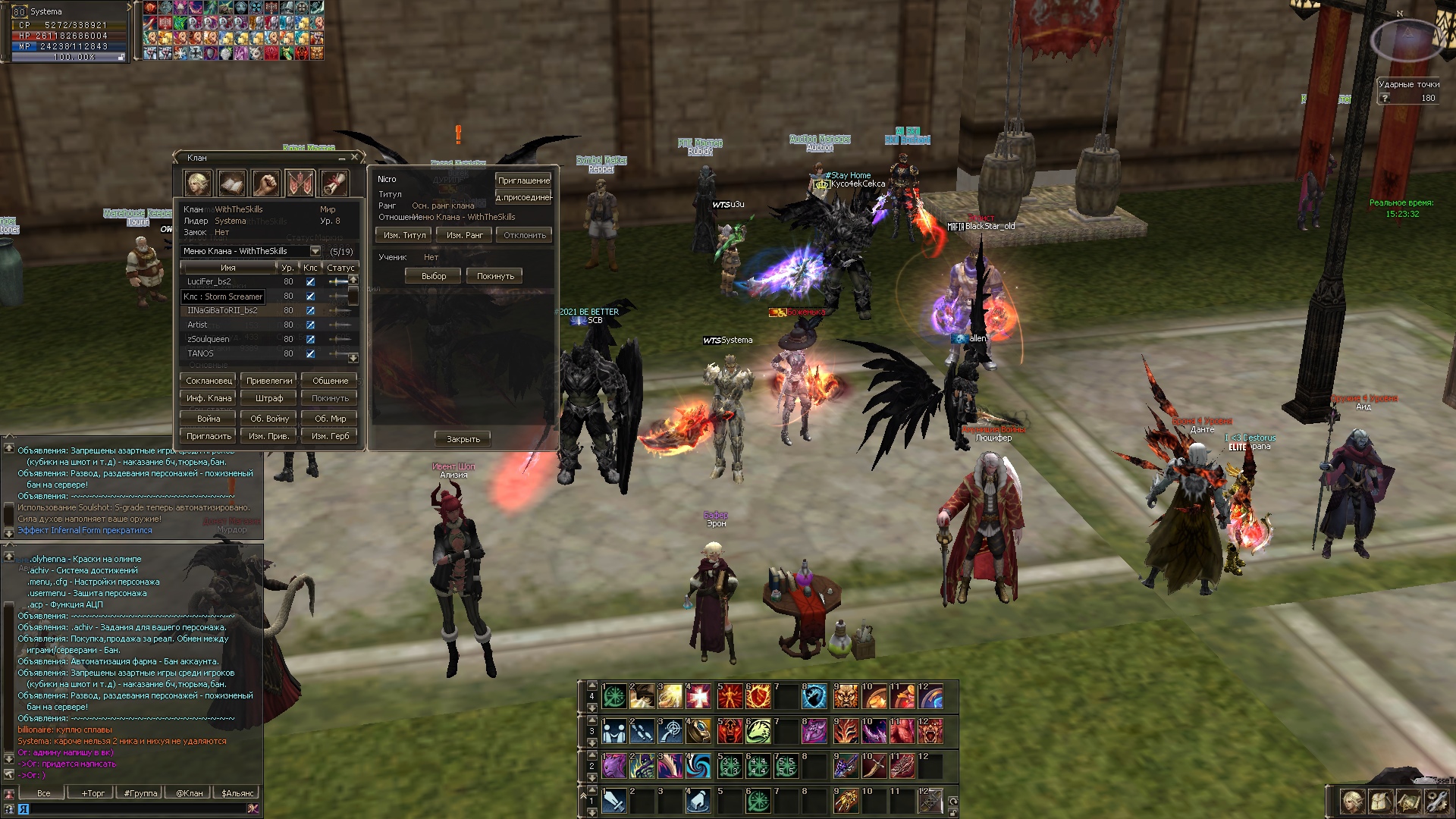Screen dimensions: 1456x819
Task: Click the Изм. Ранг button
Action: pos(464,235)
